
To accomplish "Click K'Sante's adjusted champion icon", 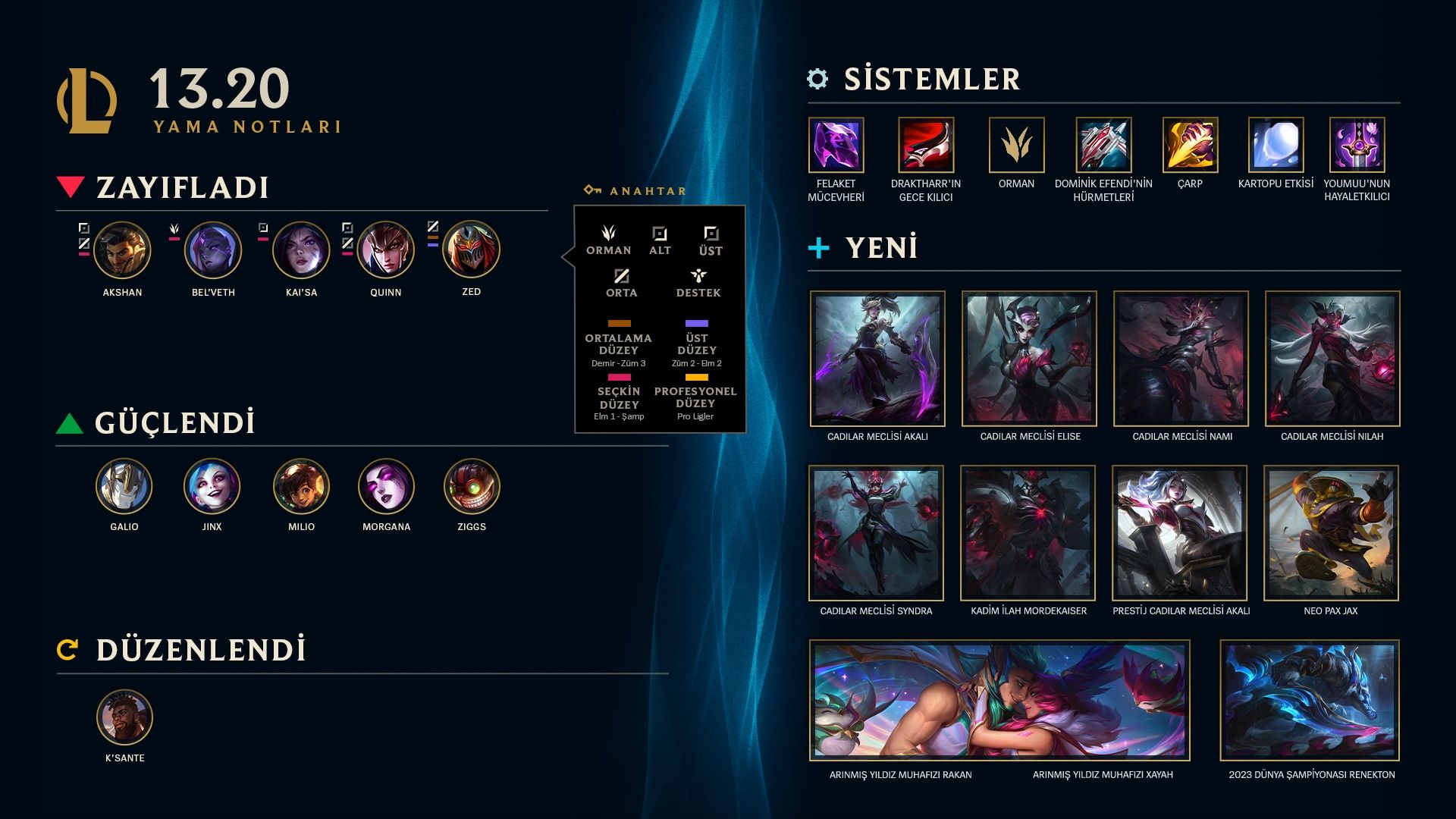I will click(x=124, y=717).
